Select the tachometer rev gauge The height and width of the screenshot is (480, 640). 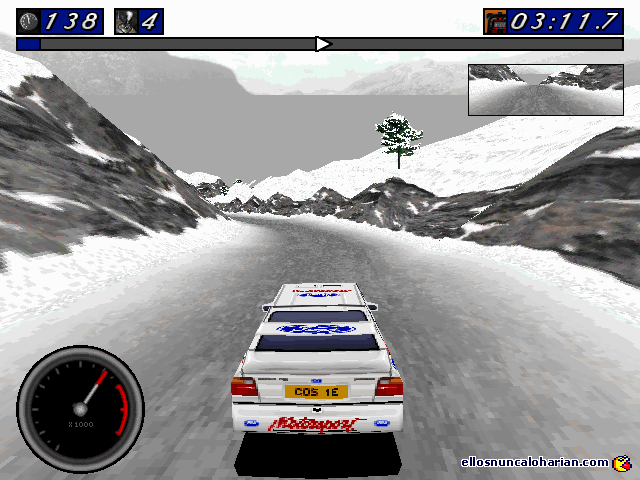point(80,407)
